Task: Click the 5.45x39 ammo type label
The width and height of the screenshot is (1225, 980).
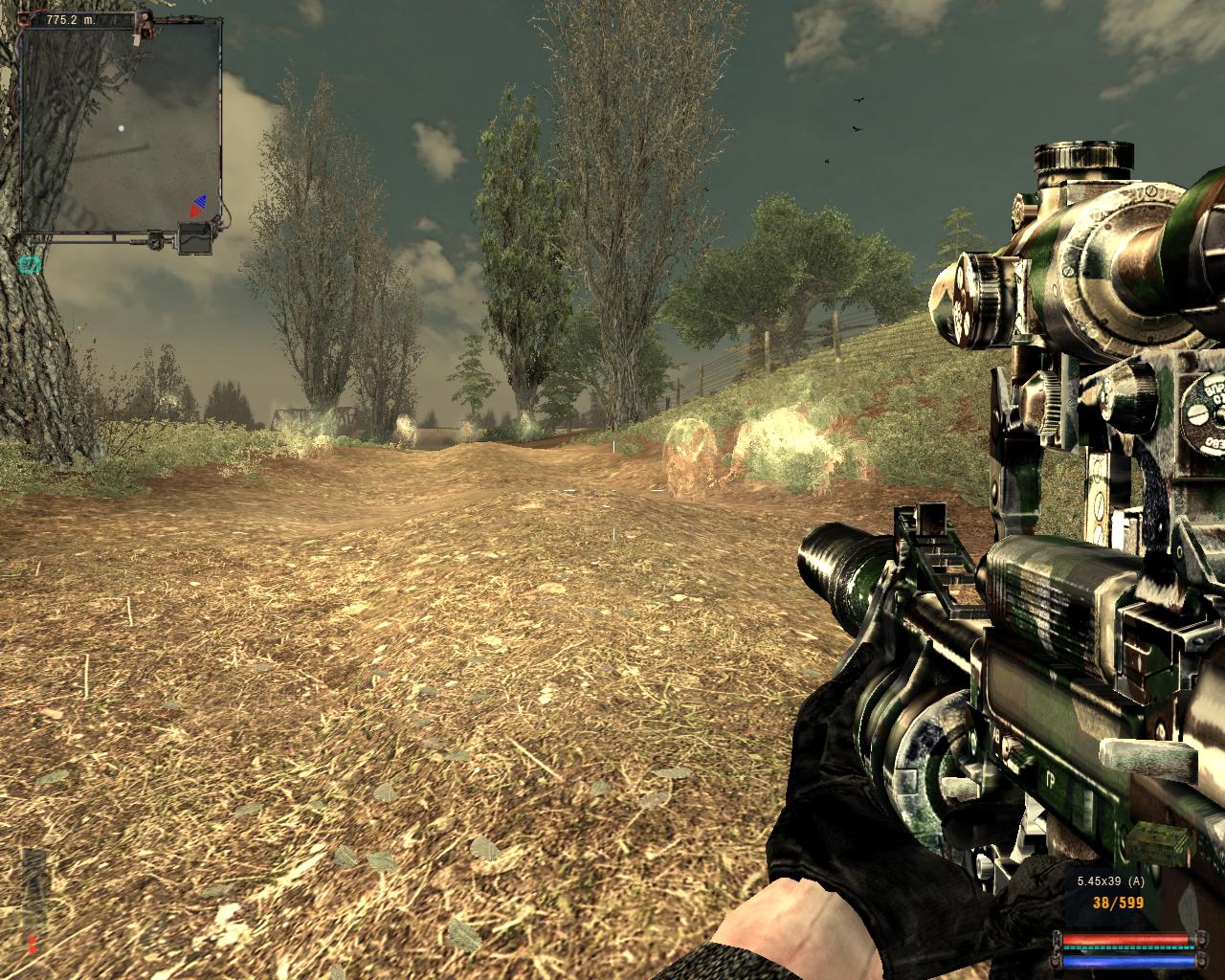Action: (x=1110, y=881)
